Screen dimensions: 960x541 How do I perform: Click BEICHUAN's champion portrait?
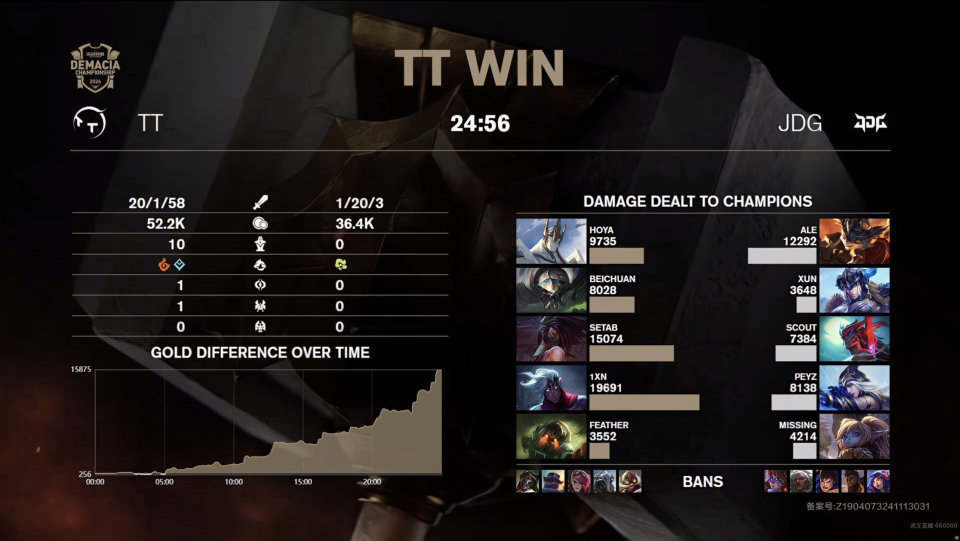click(x=551, y=290)
